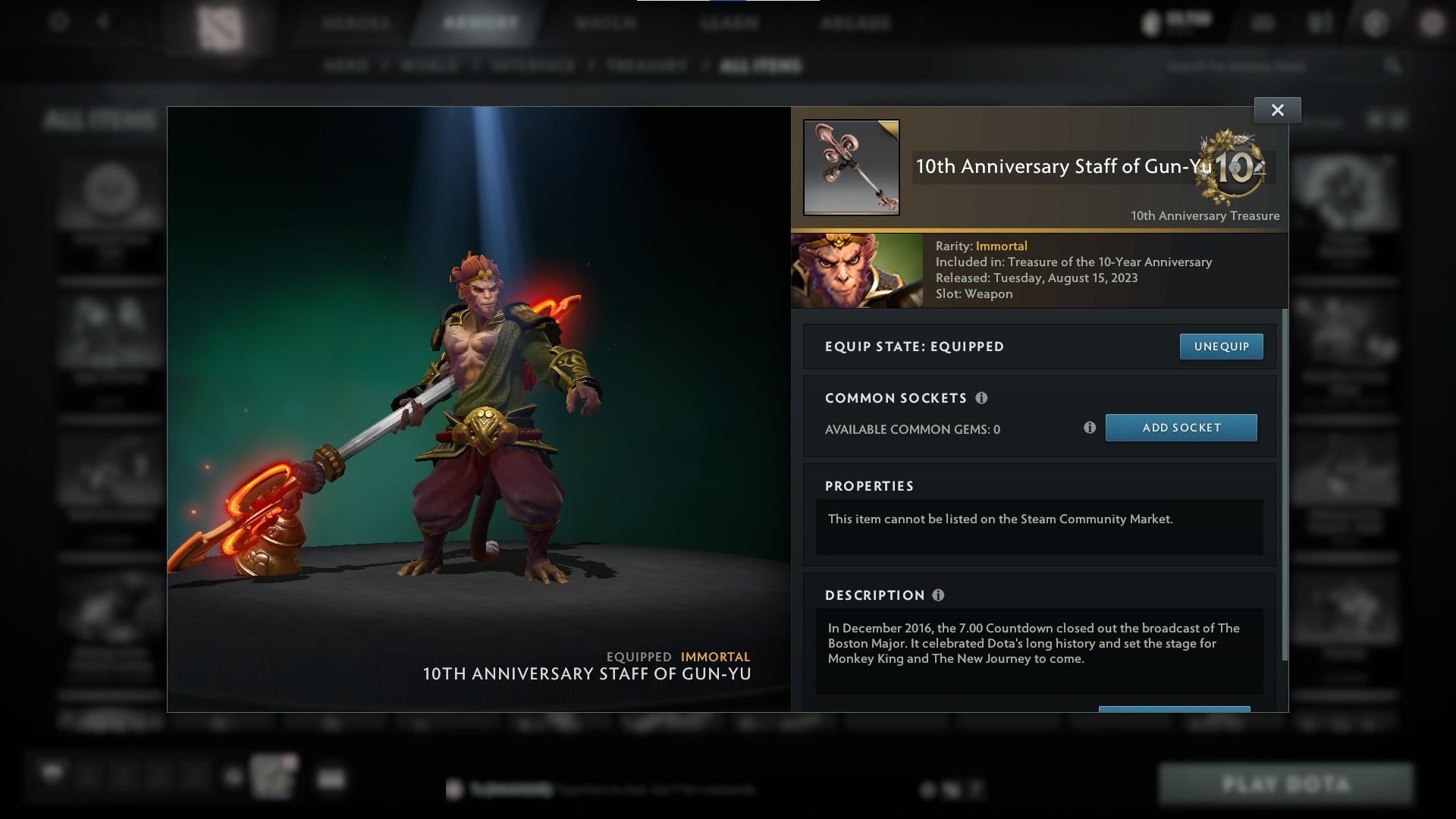The width and height of the screenshot is (1456, 819).
Task: Click the Monkey King hero portrait
Action: click(x=856, y=270)
